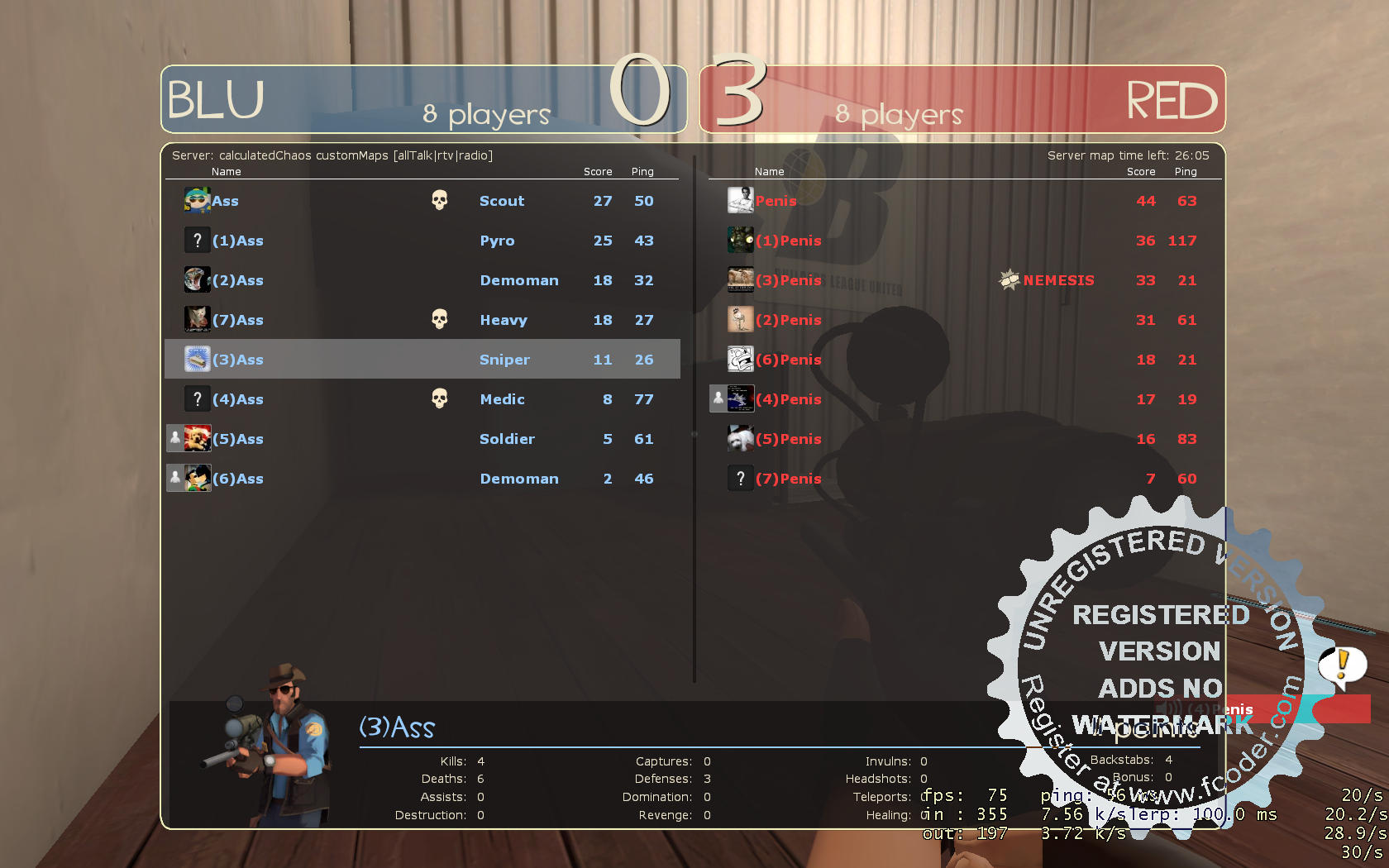
Task: Click the server name calculatedChaos customMaps
Action: tap(331, 155)
